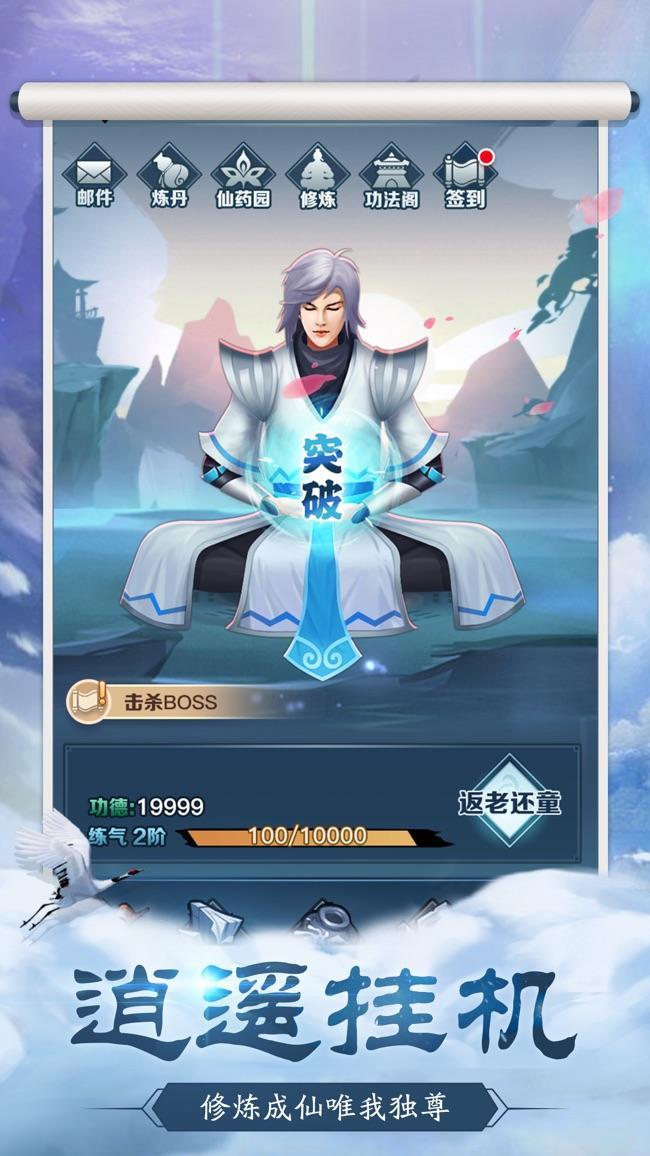
Task: Tap the 突破 breakthrough orb
Action: [322, 477]
